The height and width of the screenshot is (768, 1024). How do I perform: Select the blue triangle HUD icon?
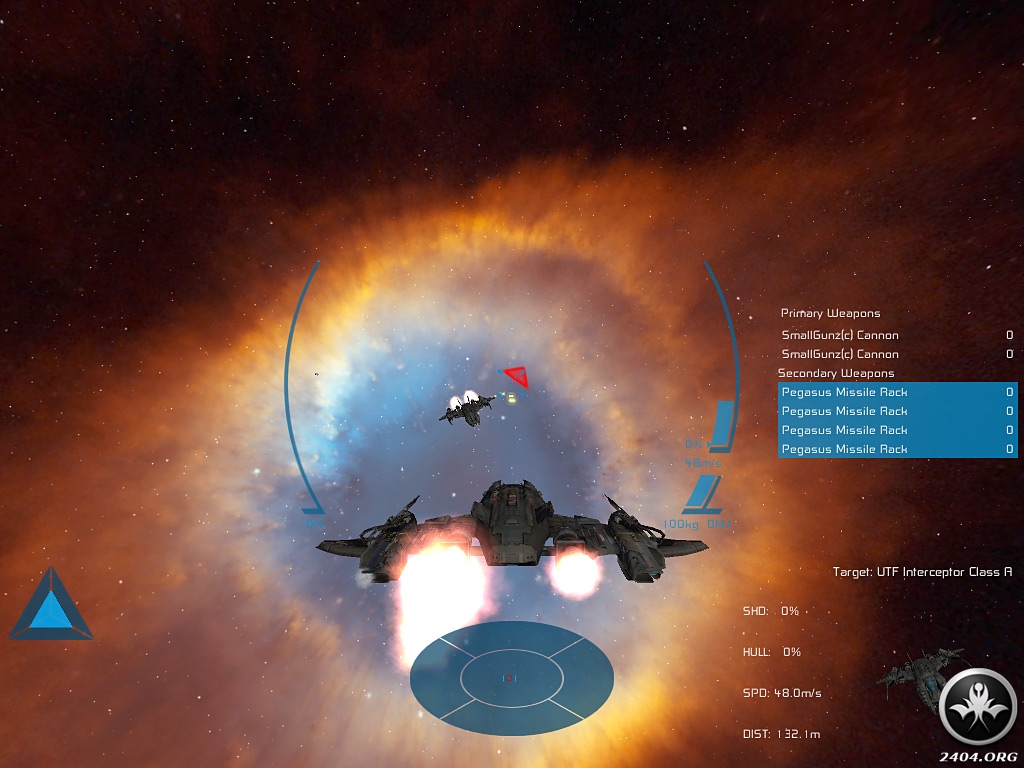coord(50,607)
